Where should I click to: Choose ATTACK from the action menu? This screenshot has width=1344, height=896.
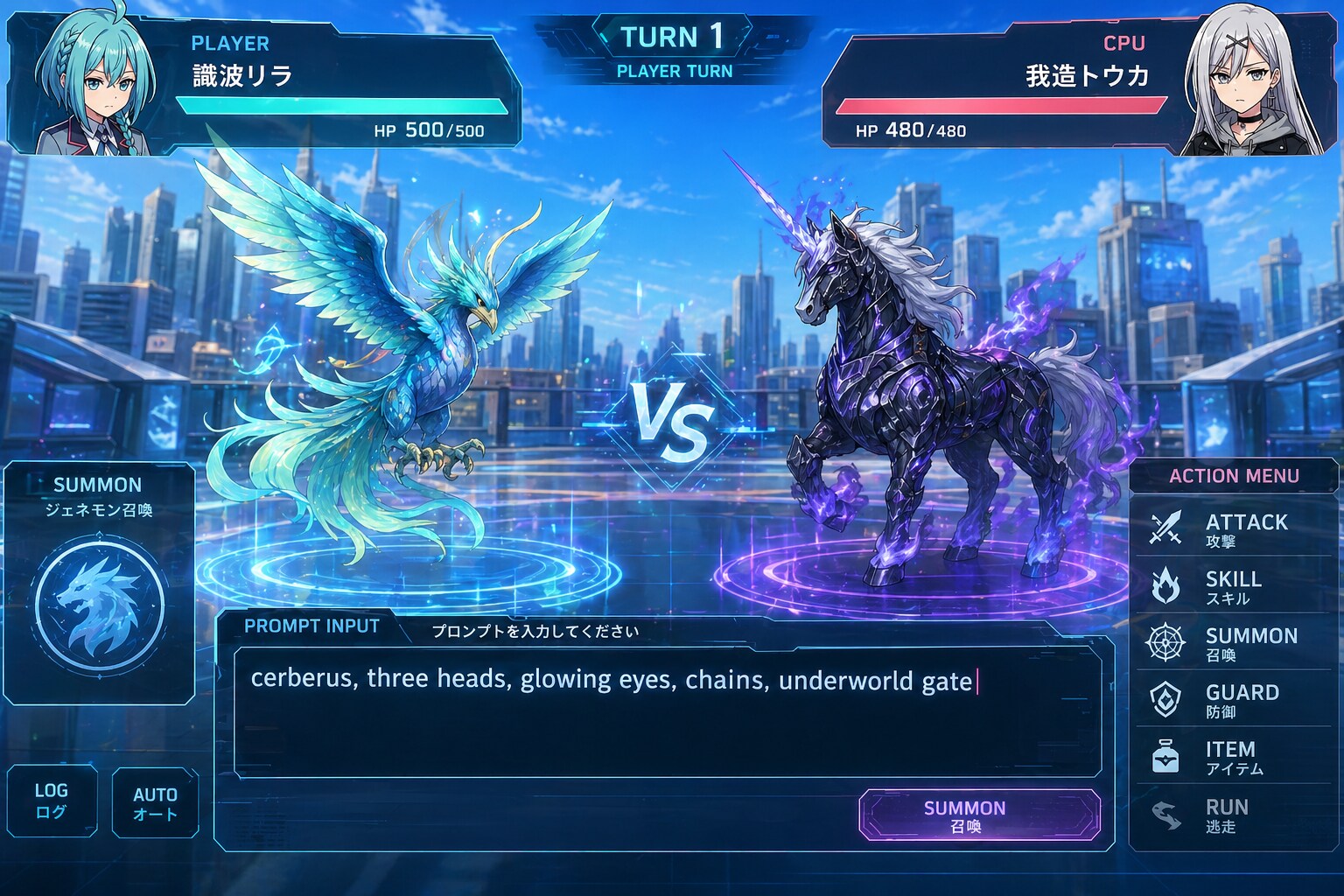point(1234,528)
